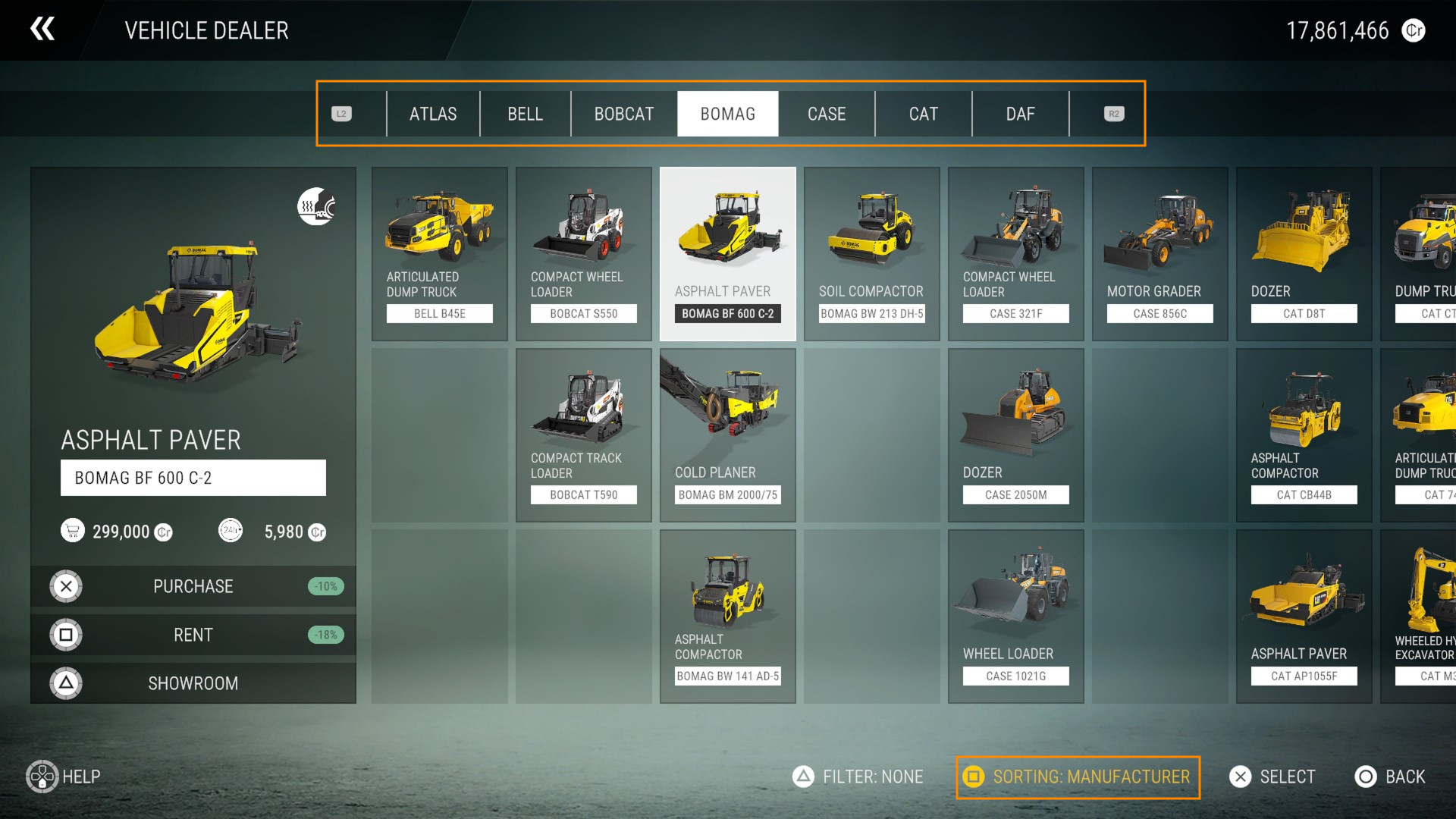
Task: Switch to the BELL manufacturer tab
Action: click(525, 114)
